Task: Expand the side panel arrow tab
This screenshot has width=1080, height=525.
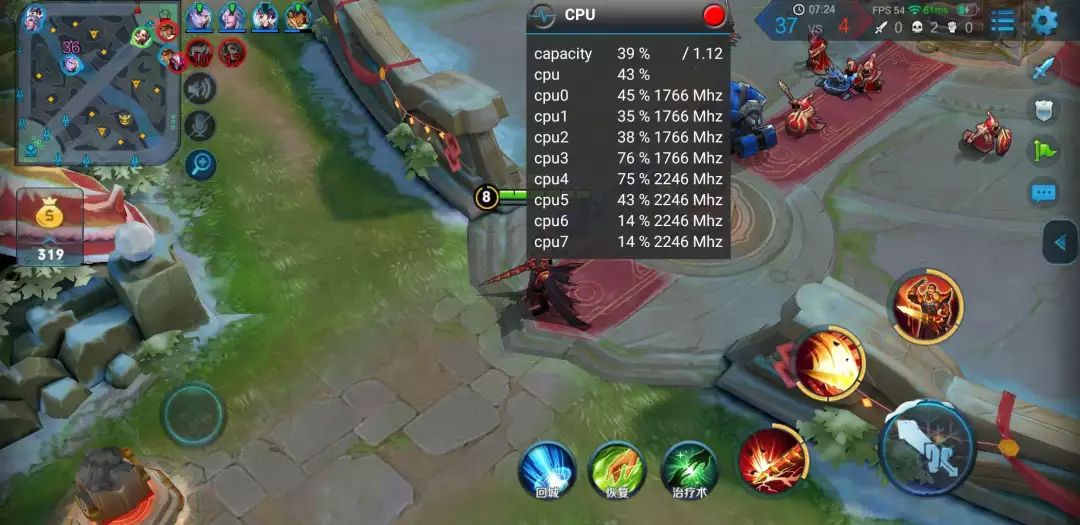Action: (1060, 242)
